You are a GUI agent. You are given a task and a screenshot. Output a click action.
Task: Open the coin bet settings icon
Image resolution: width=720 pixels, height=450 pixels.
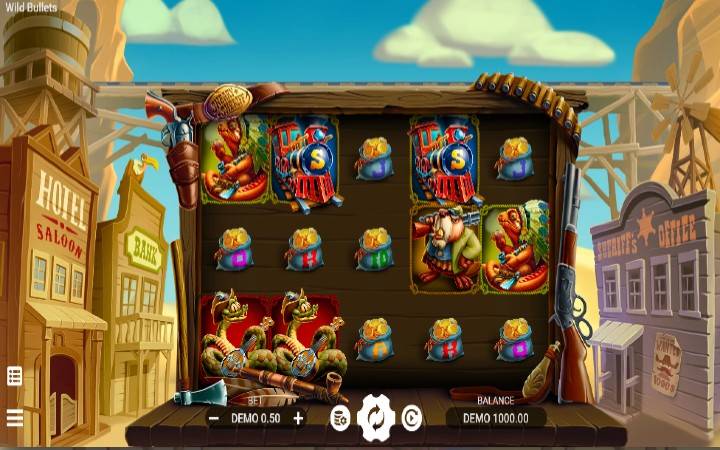[340, 418]
